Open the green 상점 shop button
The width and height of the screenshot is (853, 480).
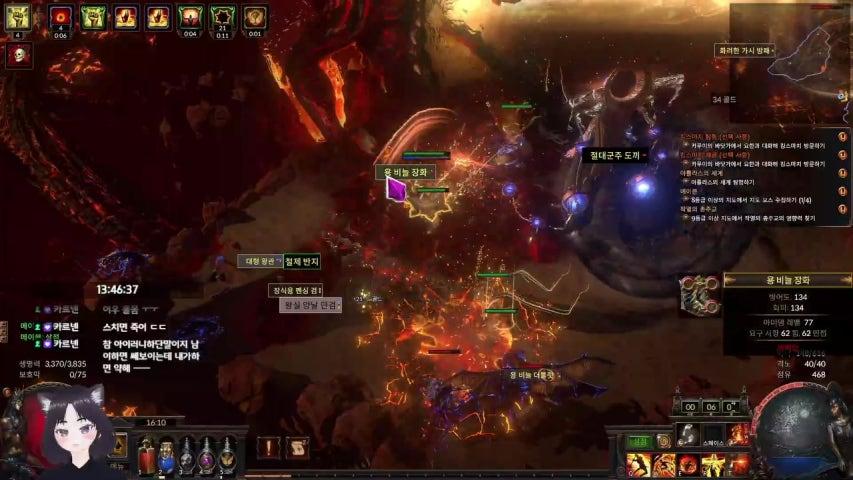pyautogui.click(x=638, y=441)
